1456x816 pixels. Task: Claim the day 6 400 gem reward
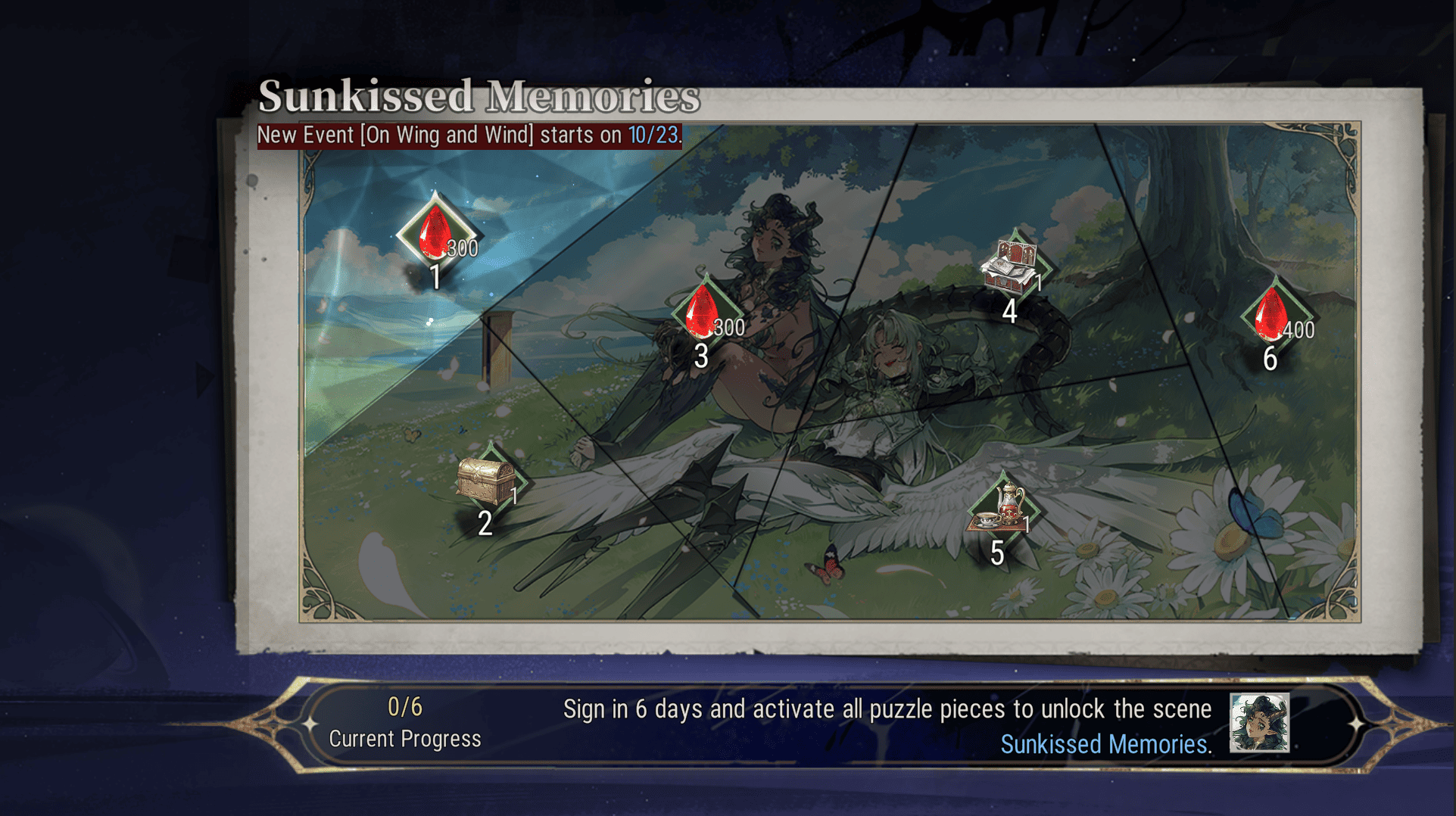pyautogui.click(x=1273, y=314)
